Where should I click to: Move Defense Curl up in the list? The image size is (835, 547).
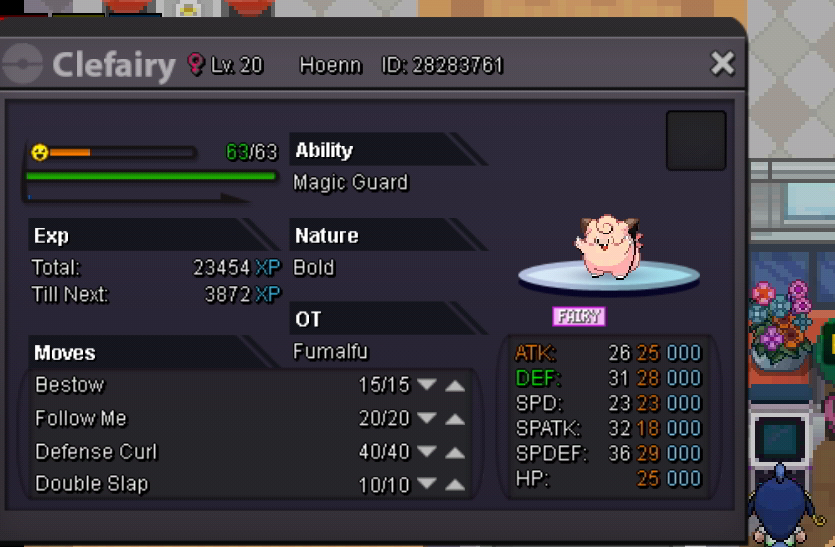point(455,452)
